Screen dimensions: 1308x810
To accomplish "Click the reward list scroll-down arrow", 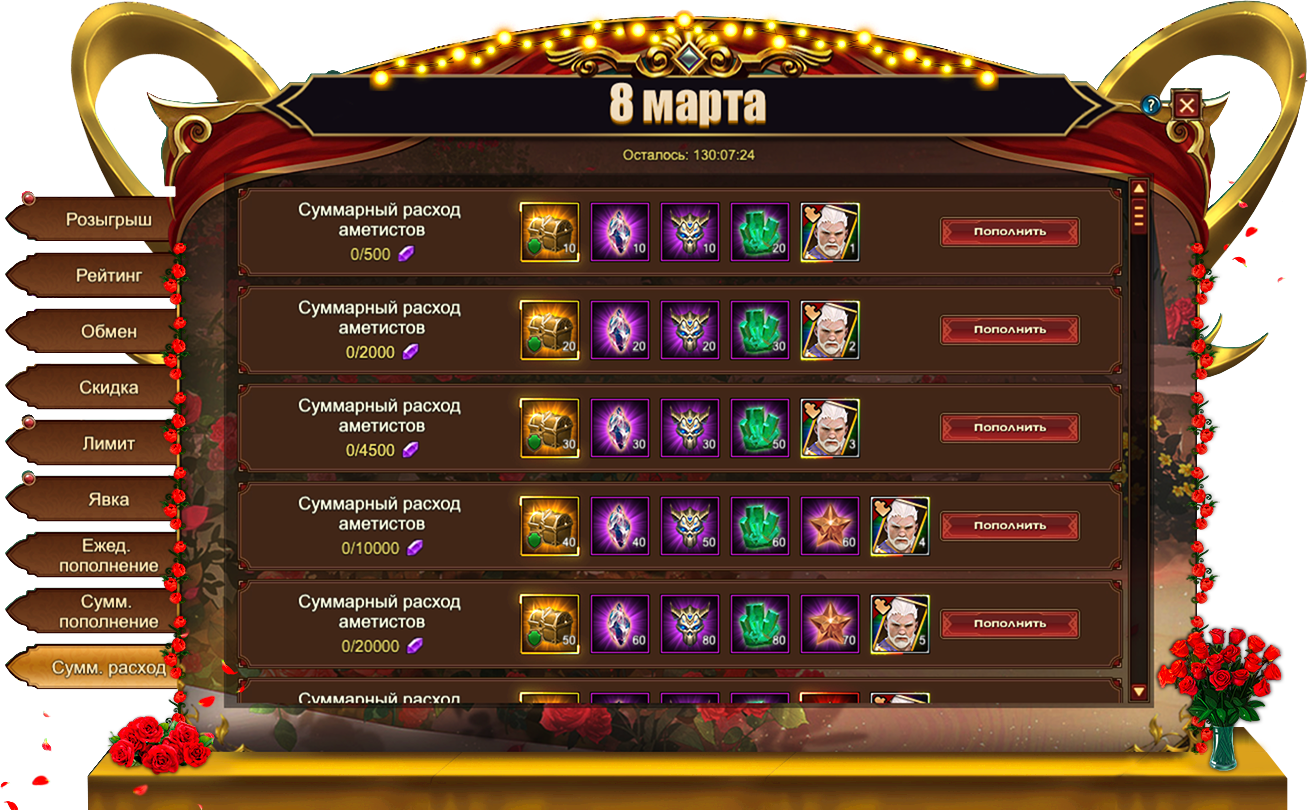I will point(1138,691).
